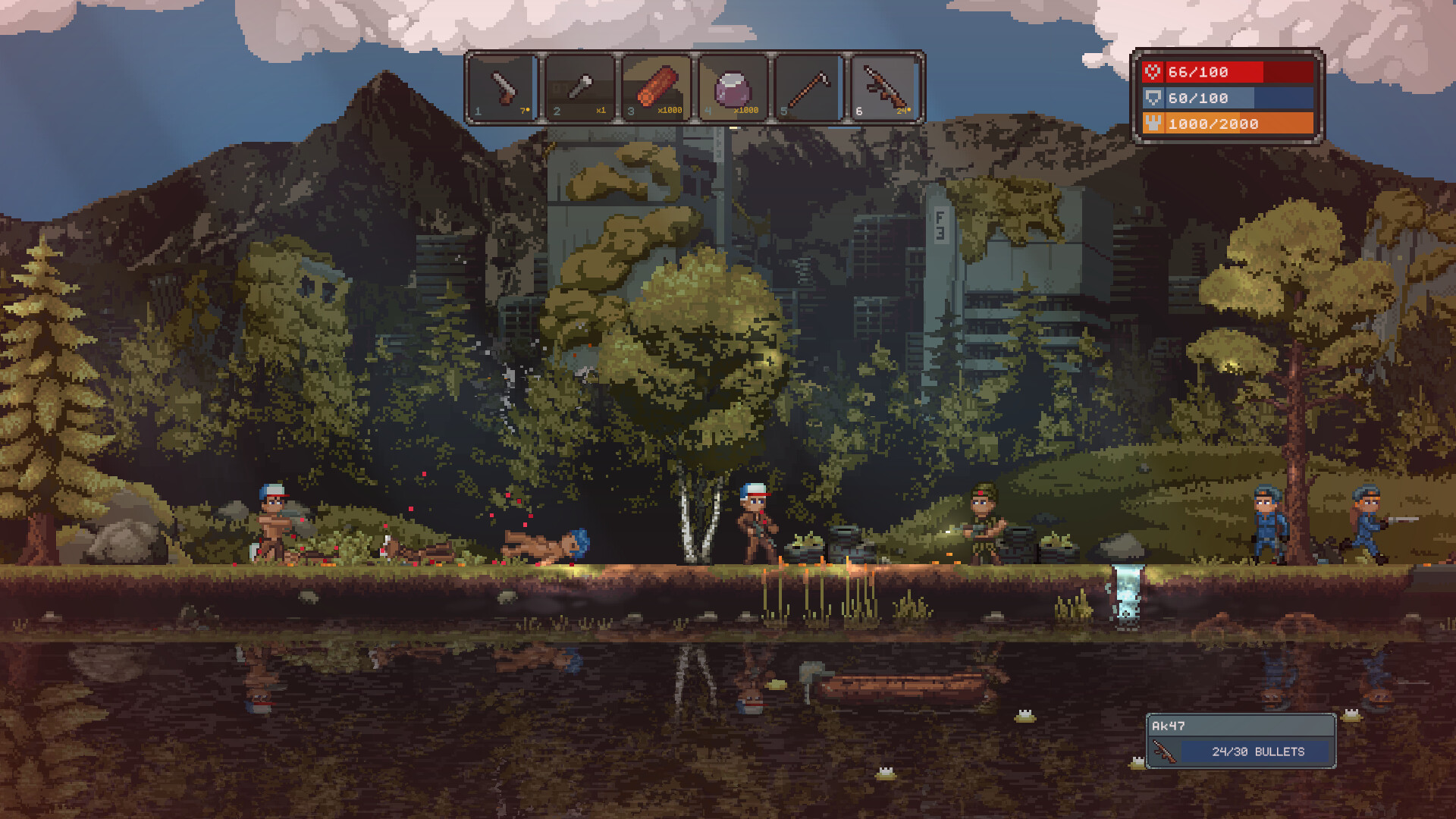Select the nail item in hotbar slot 2
The width and height of the screenshot is (1456, 819).
click(579, 86)
